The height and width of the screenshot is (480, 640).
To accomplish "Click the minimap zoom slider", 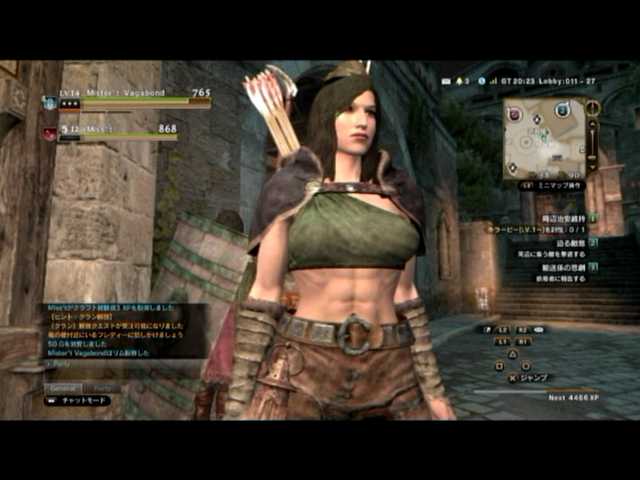I will [592, 138].
